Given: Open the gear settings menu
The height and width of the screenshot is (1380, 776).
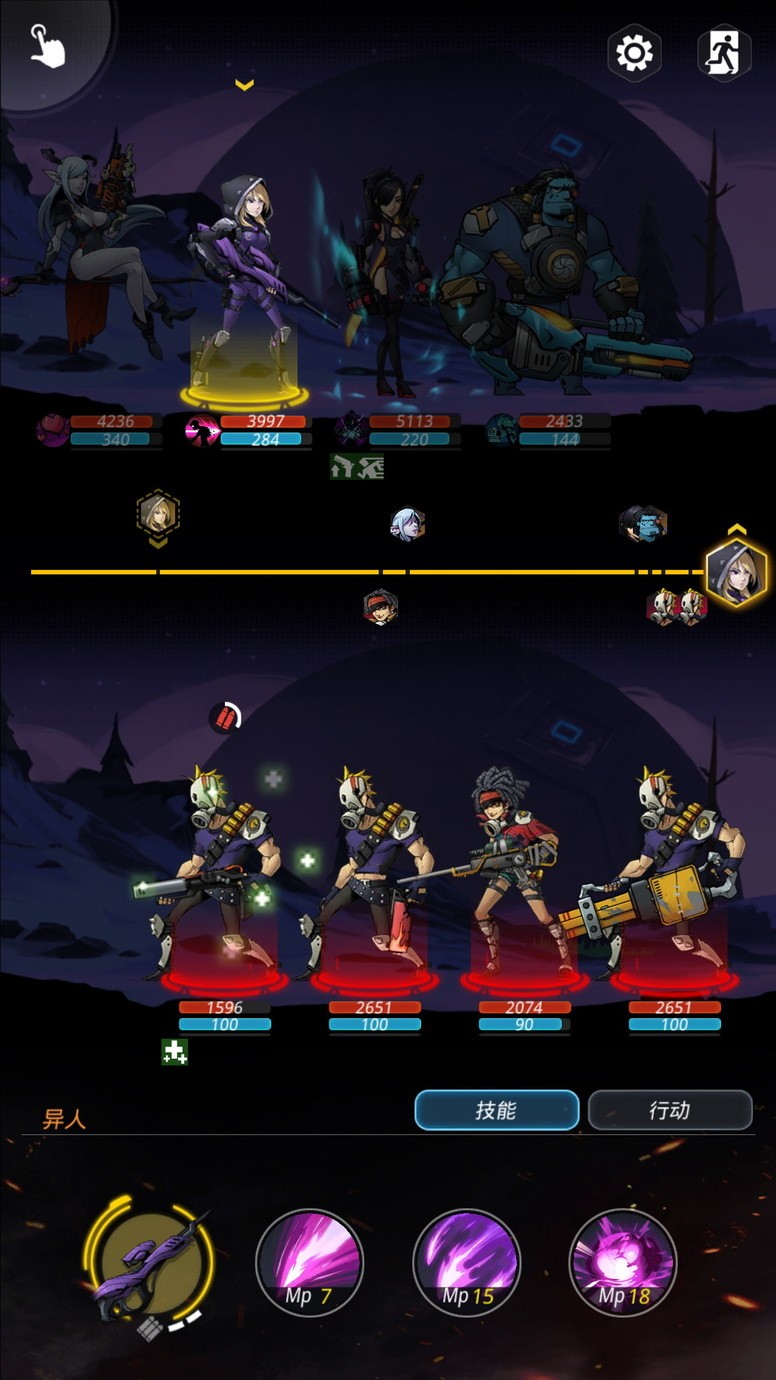Looking at the screenshot, I should [x=634, y=52].
